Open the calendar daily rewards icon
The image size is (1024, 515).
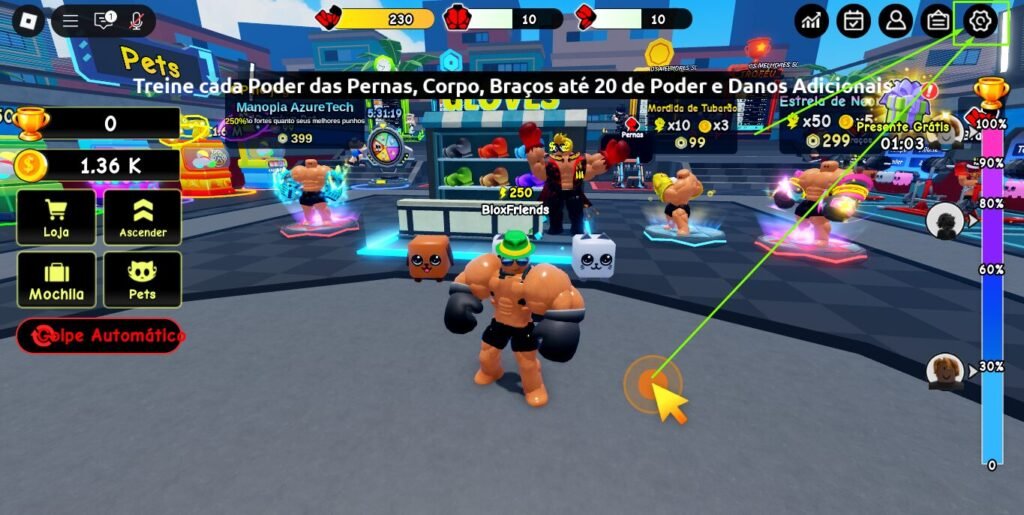(x=853, y=20)
